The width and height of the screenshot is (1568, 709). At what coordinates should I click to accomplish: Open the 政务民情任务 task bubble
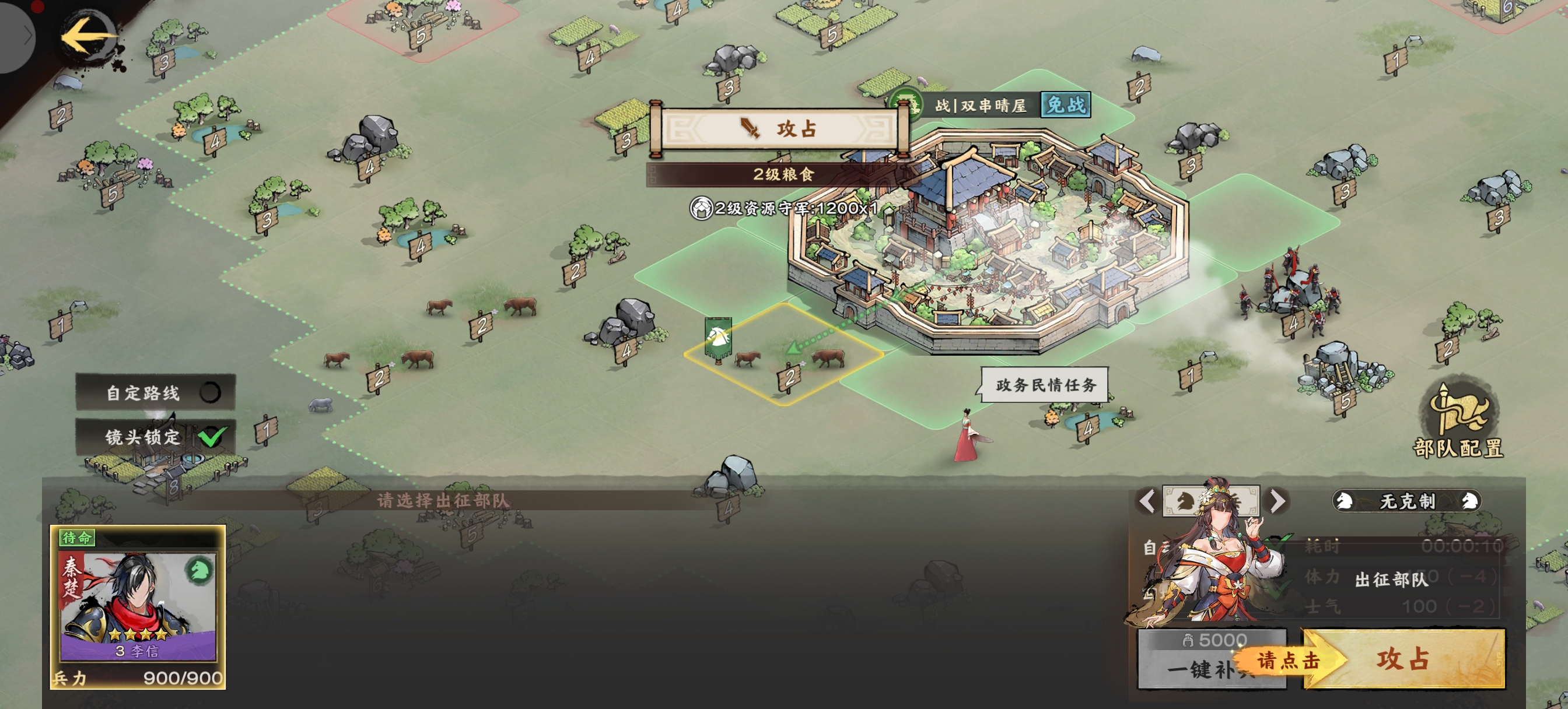click(1045, 385)
